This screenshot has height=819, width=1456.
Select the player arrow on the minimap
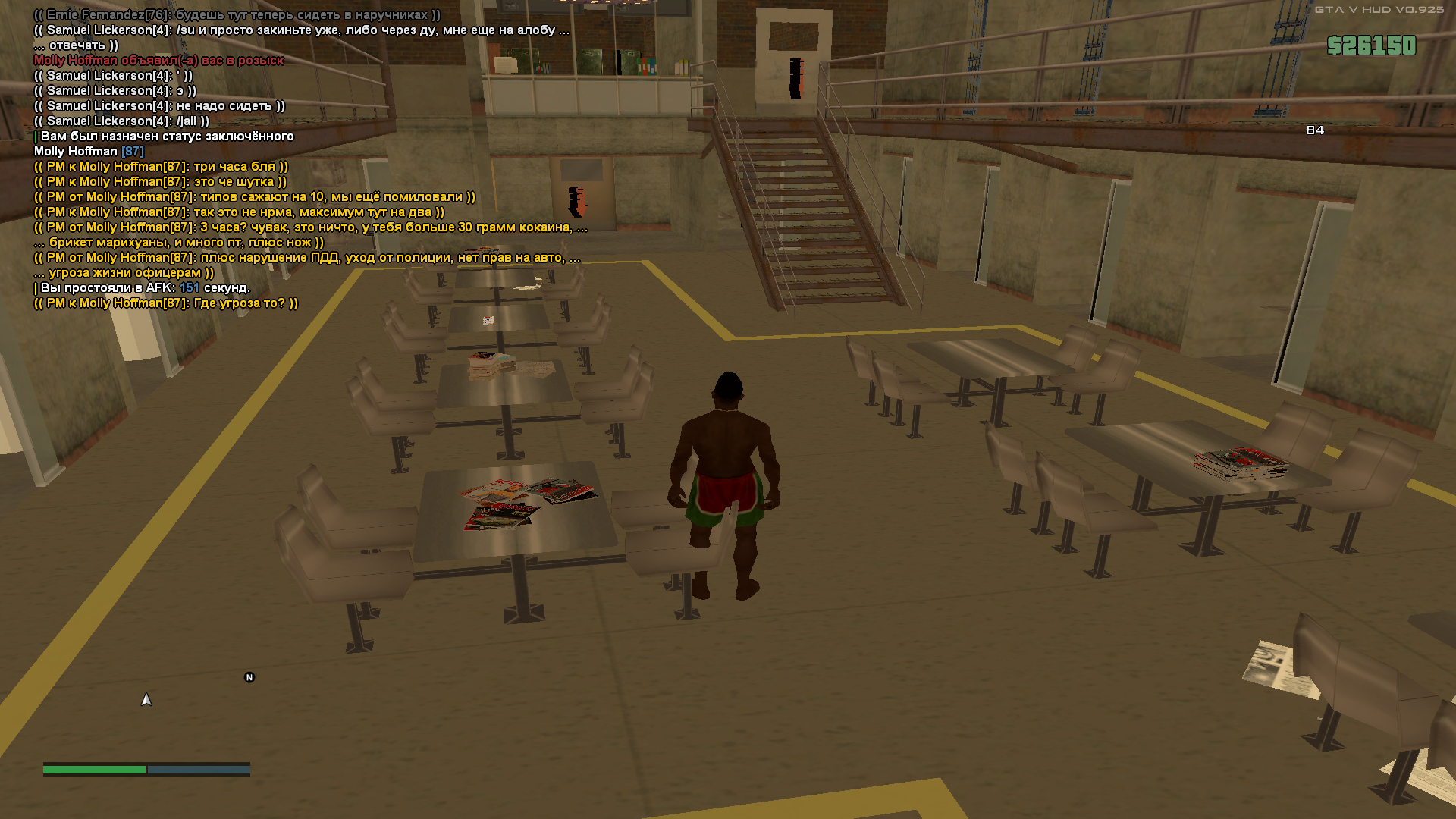click(146, 700)
